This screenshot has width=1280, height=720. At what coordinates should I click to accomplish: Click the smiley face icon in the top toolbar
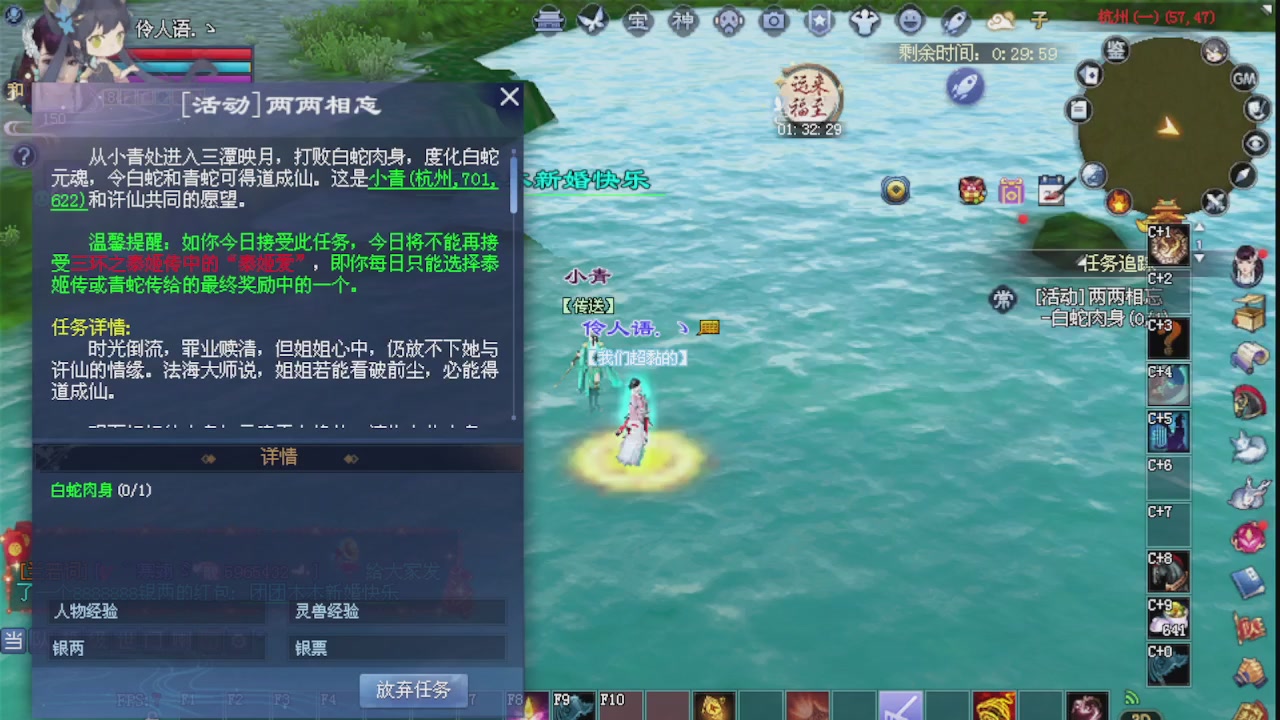pyautogui.click(x=911, y=21)
